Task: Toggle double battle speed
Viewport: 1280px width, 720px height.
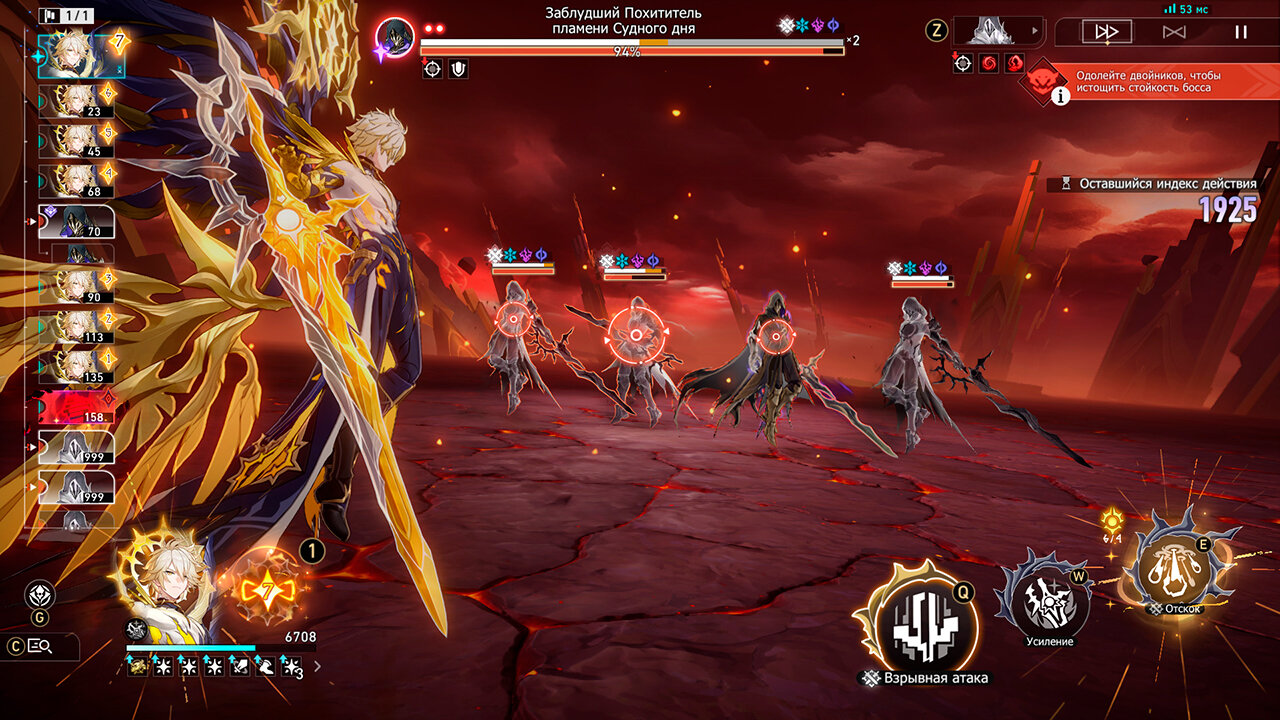Action: [1106, 32]
